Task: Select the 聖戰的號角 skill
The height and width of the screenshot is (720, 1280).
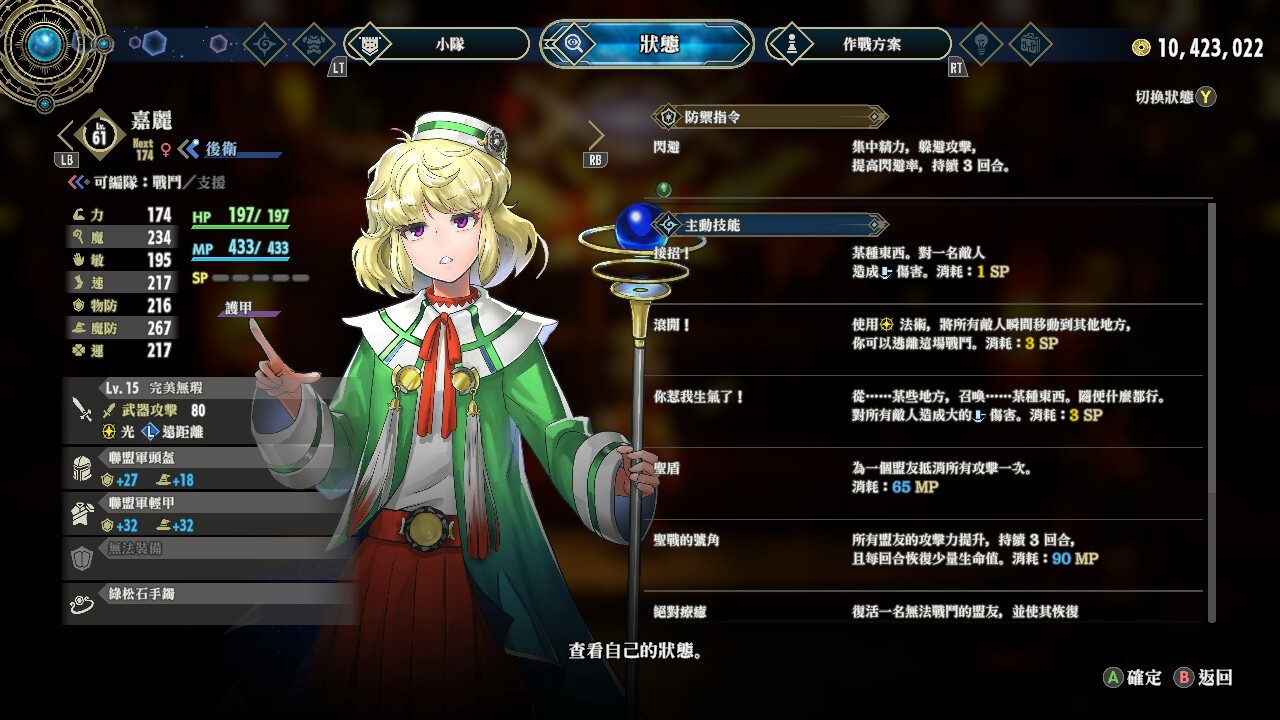Action: 925,549
